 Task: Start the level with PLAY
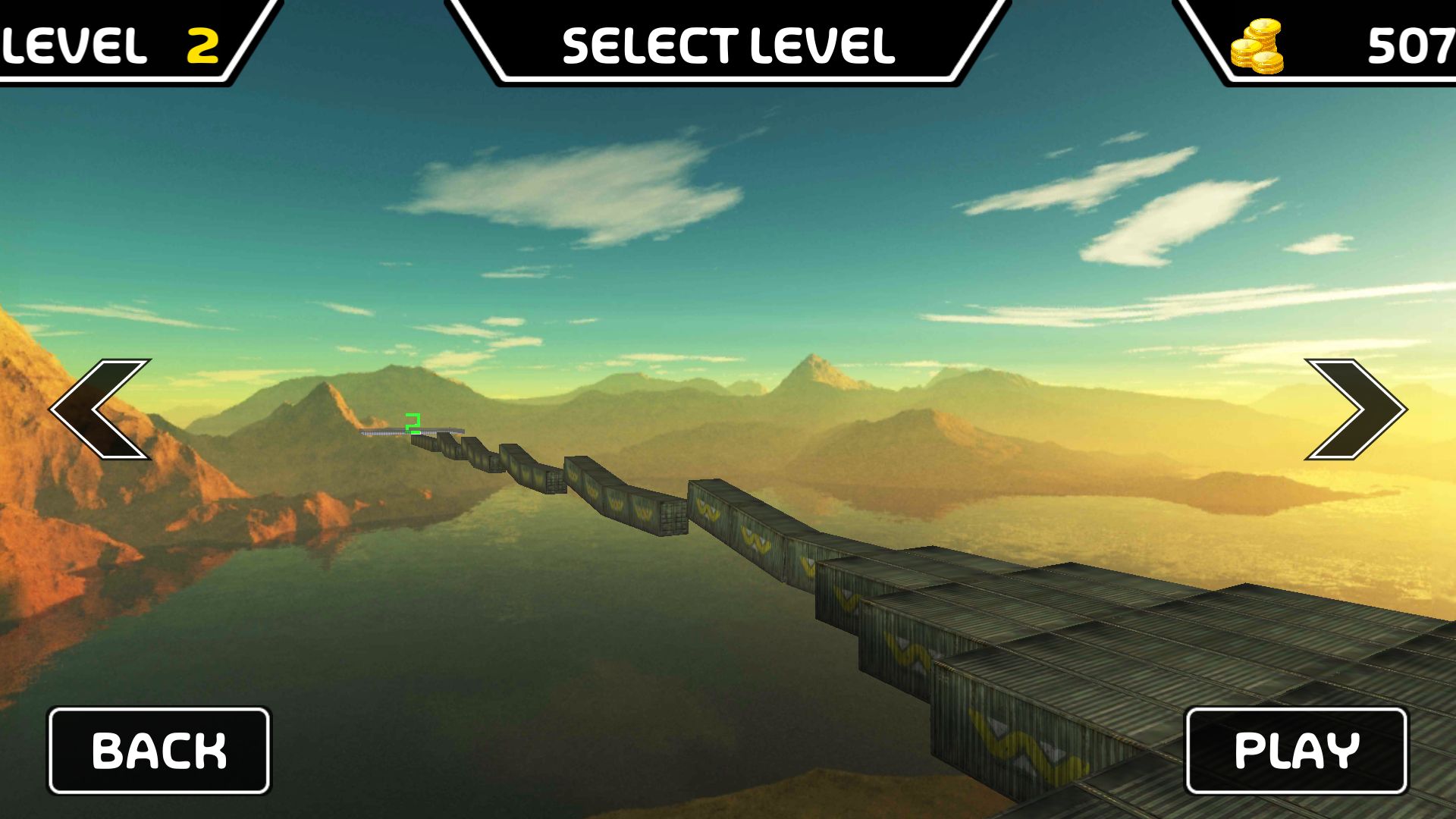(1297, 751)
